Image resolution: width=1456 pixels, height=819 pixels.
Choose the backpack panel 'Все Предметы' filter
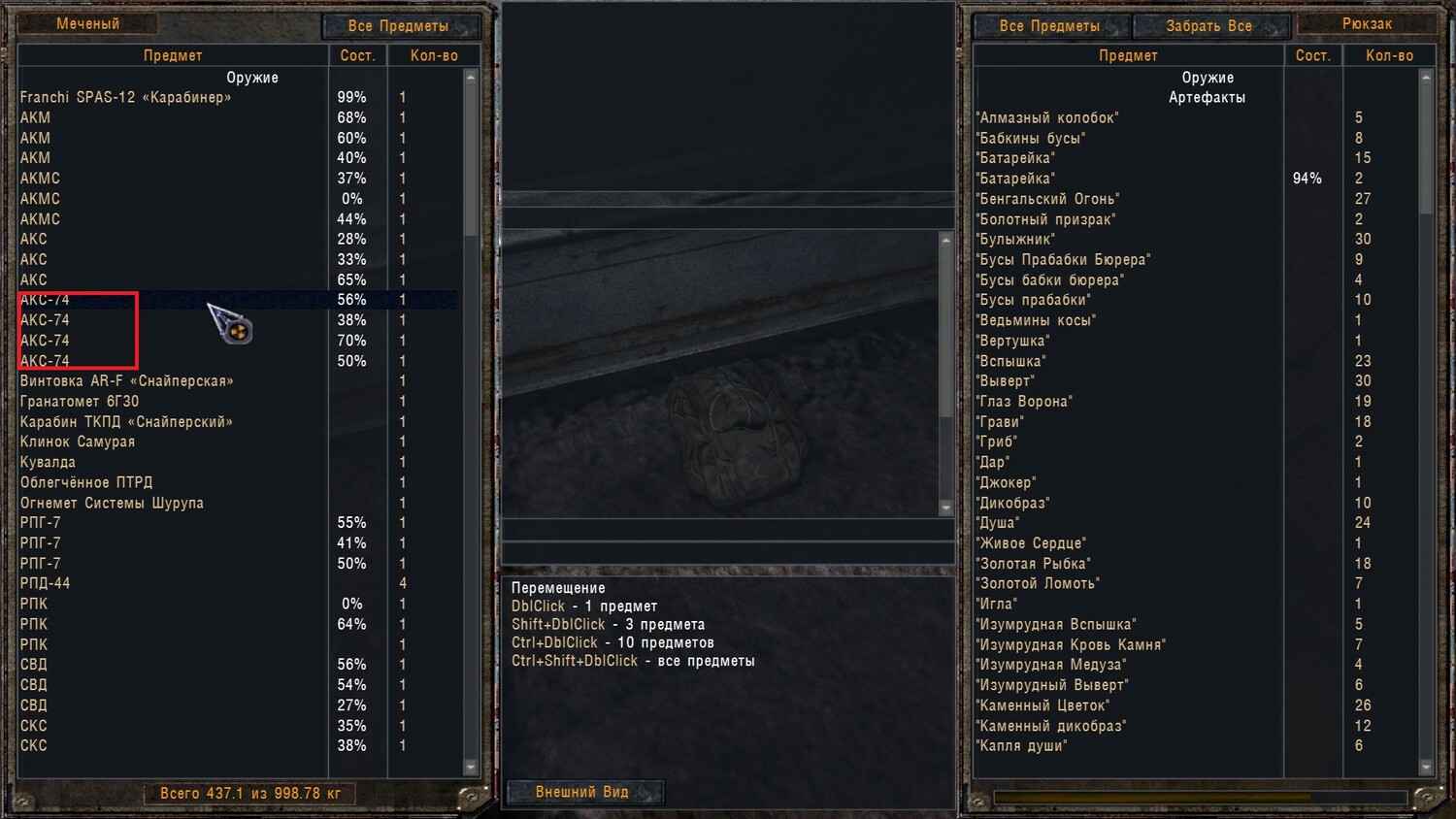click(1049, 26)
